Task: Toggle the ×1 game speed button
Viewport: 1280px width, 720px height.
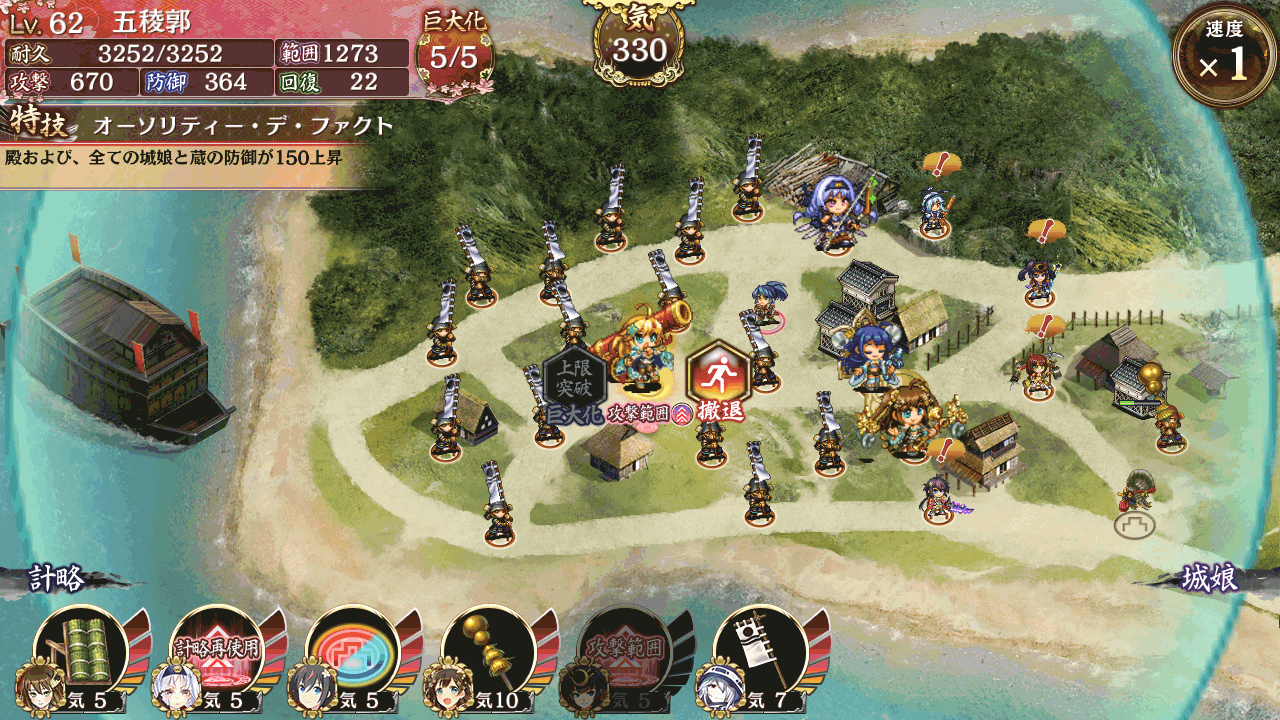Action: (x=1224, y=56)
